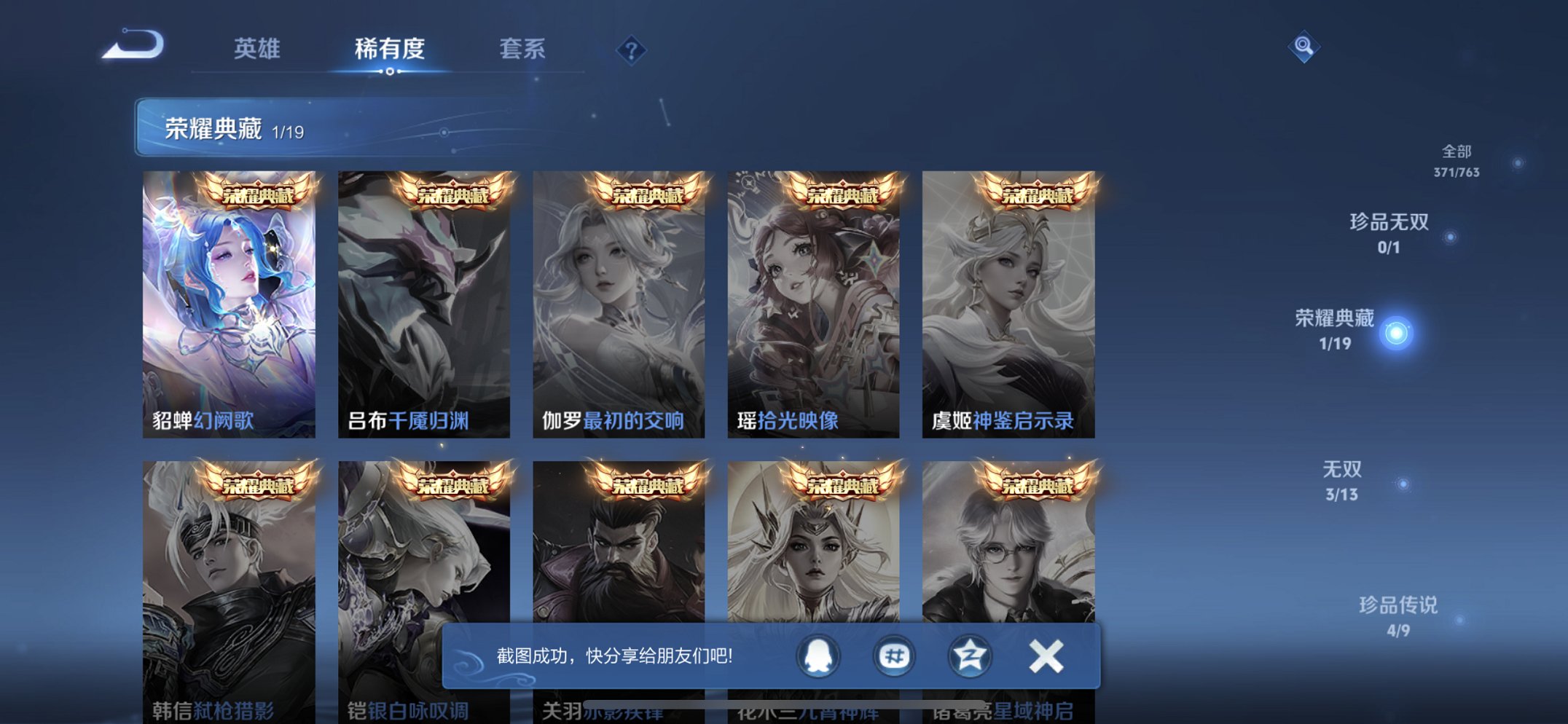
Task: Open help via the question mark icon
Action: pyautogui.click(x=631, y=49)
